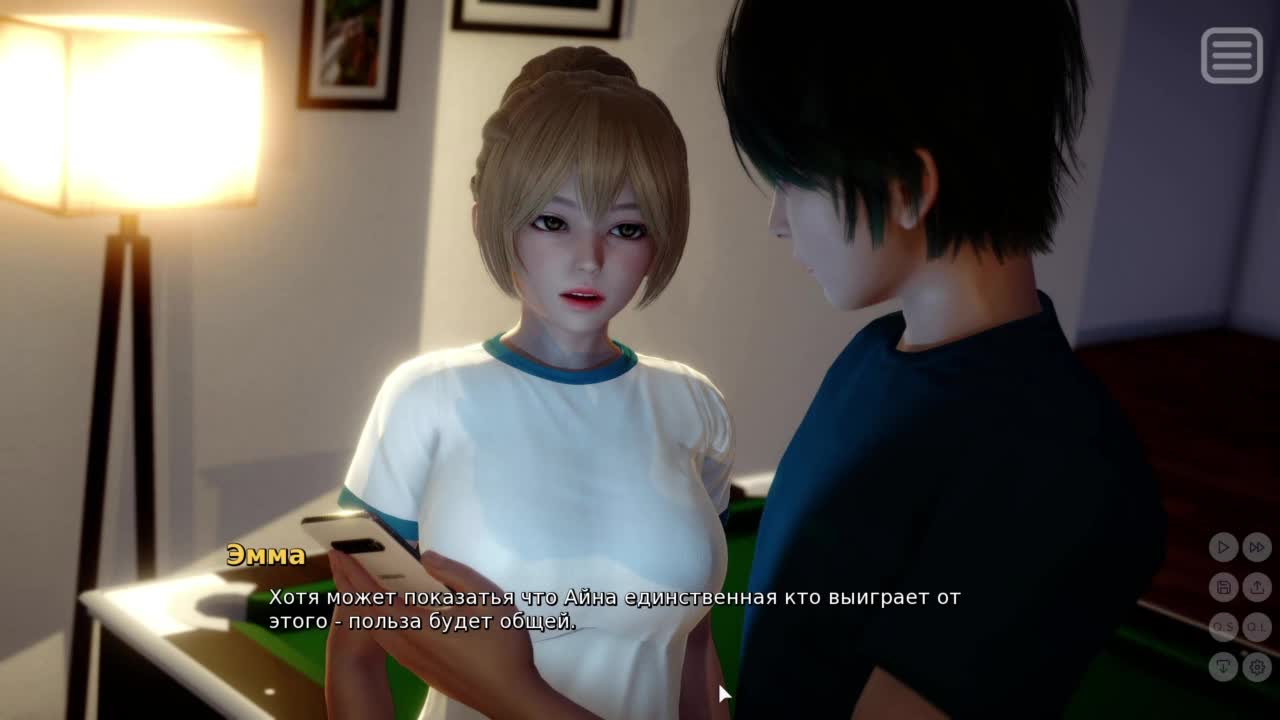Open the save game floppy disk icon
This screenshot has width=1280, height=720.
(1223, 587)
